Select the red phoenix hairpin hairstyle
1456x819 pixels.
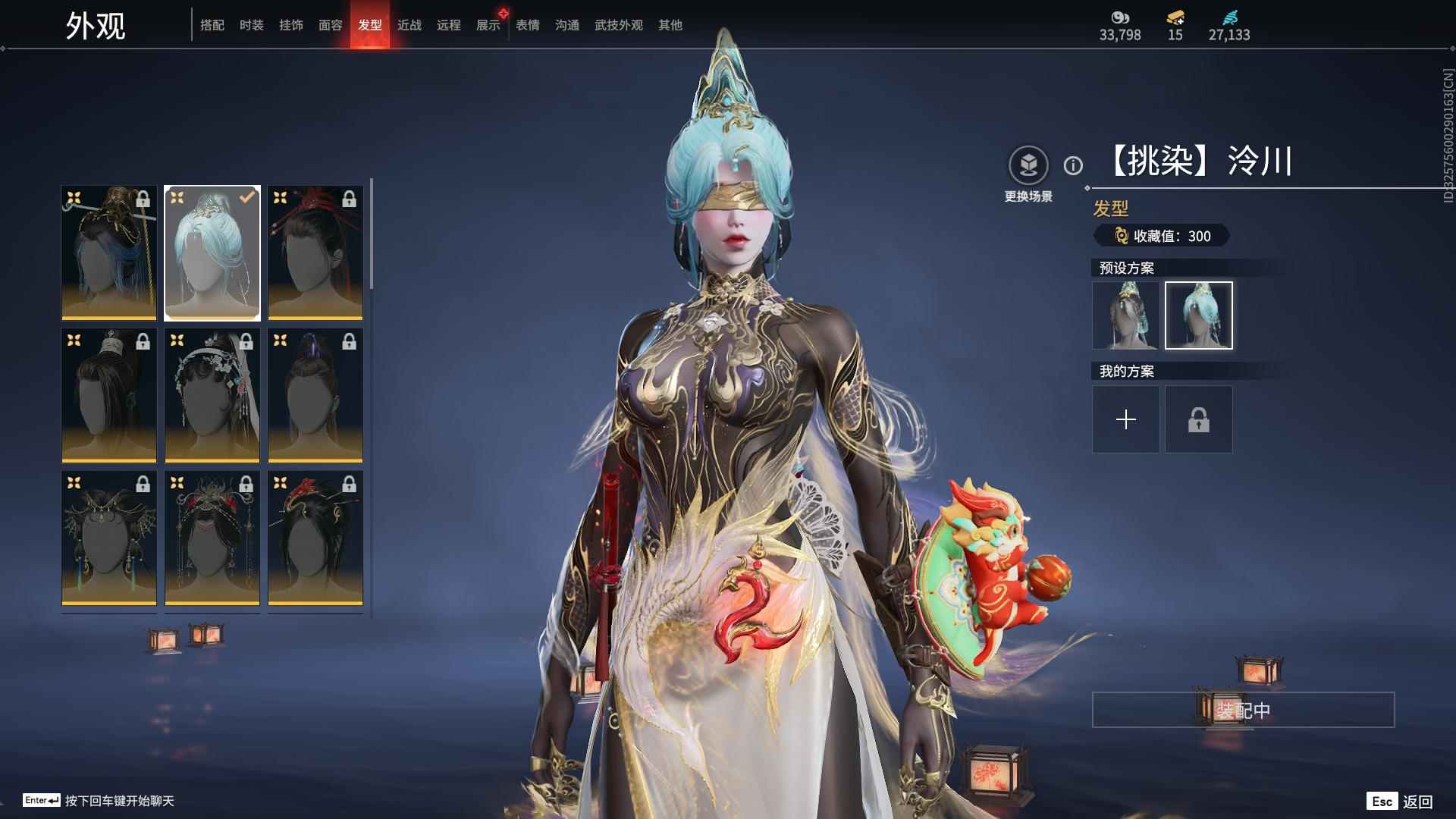pyautogui.click(x=315, y=538)
